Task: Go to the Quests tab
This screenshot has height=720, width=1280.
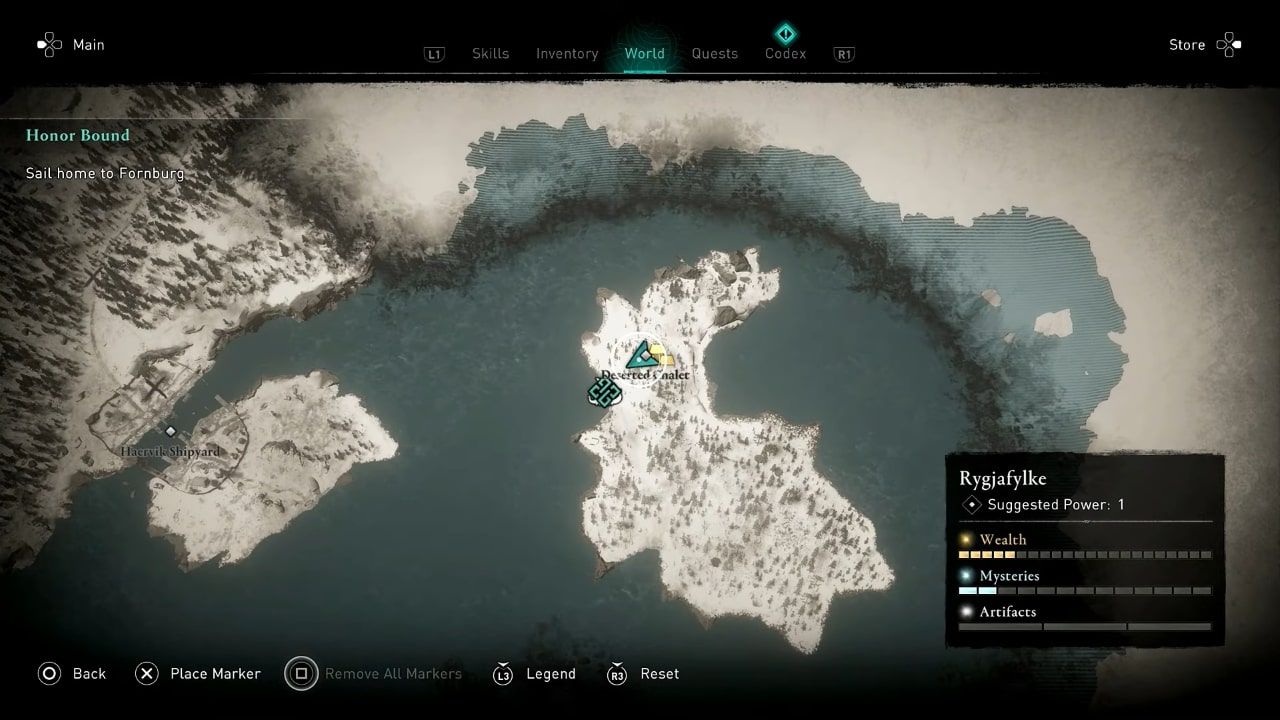Action: pyautogui.click(x=714, y=54)
